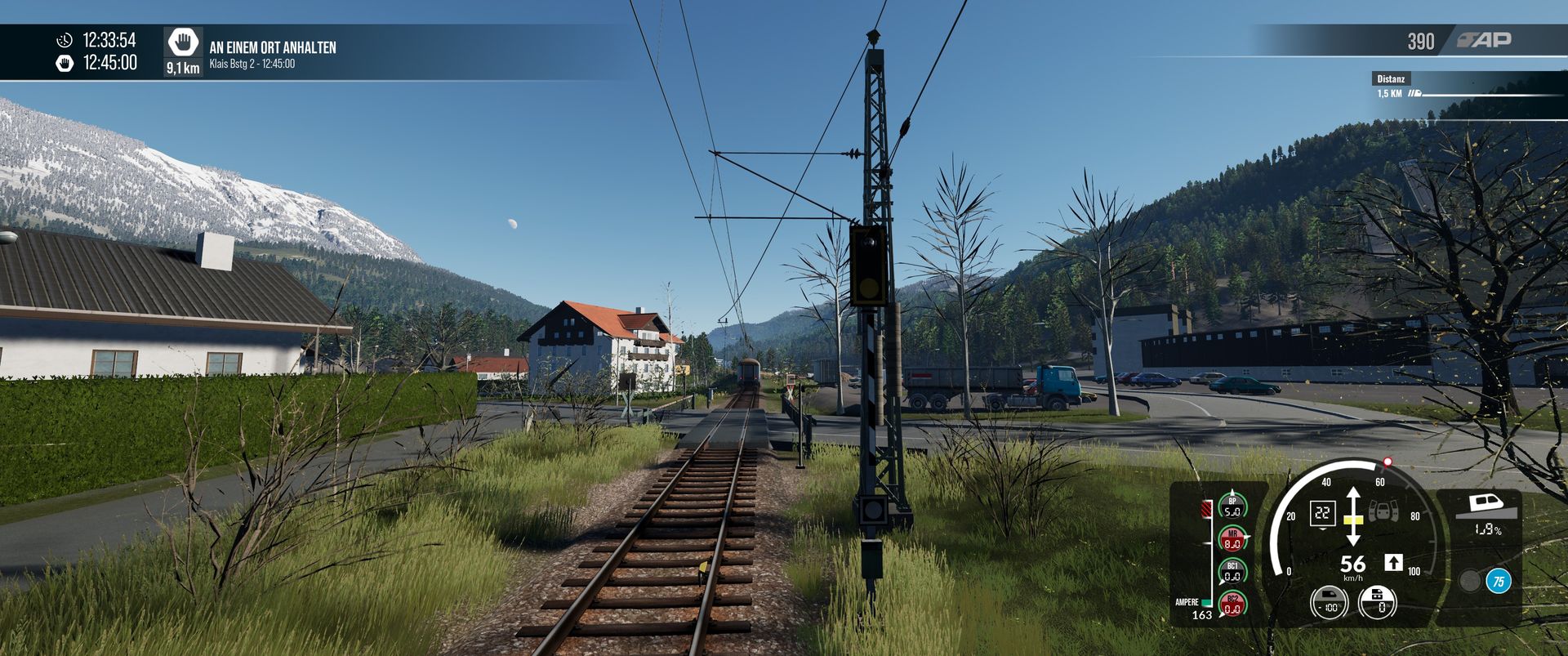
Task: Click the gradient train icon
Action: 1487,506
